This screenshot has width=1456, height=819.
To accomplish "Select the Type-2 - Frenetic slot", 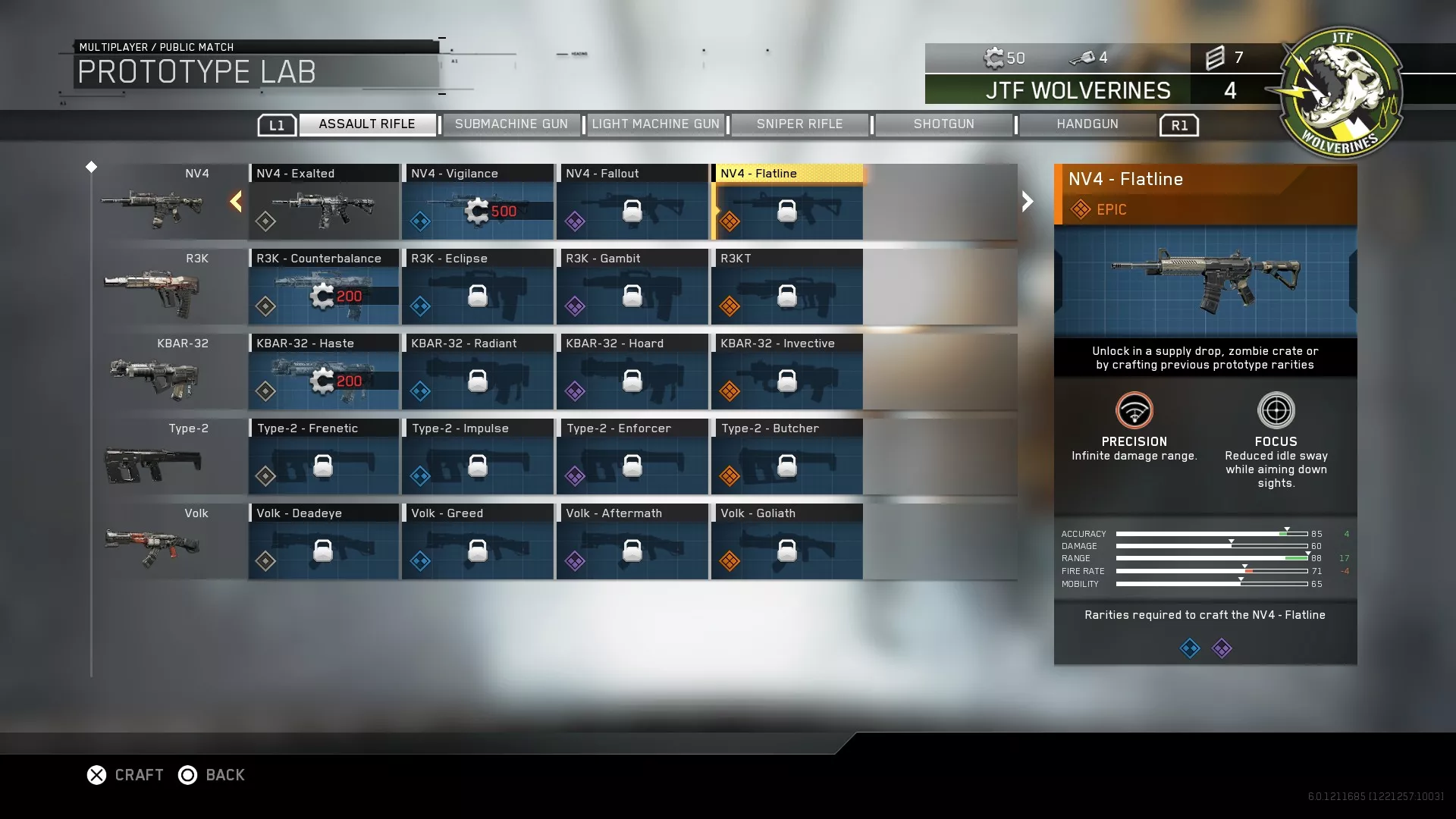I will pyautogui.click(x=324, y=457).
